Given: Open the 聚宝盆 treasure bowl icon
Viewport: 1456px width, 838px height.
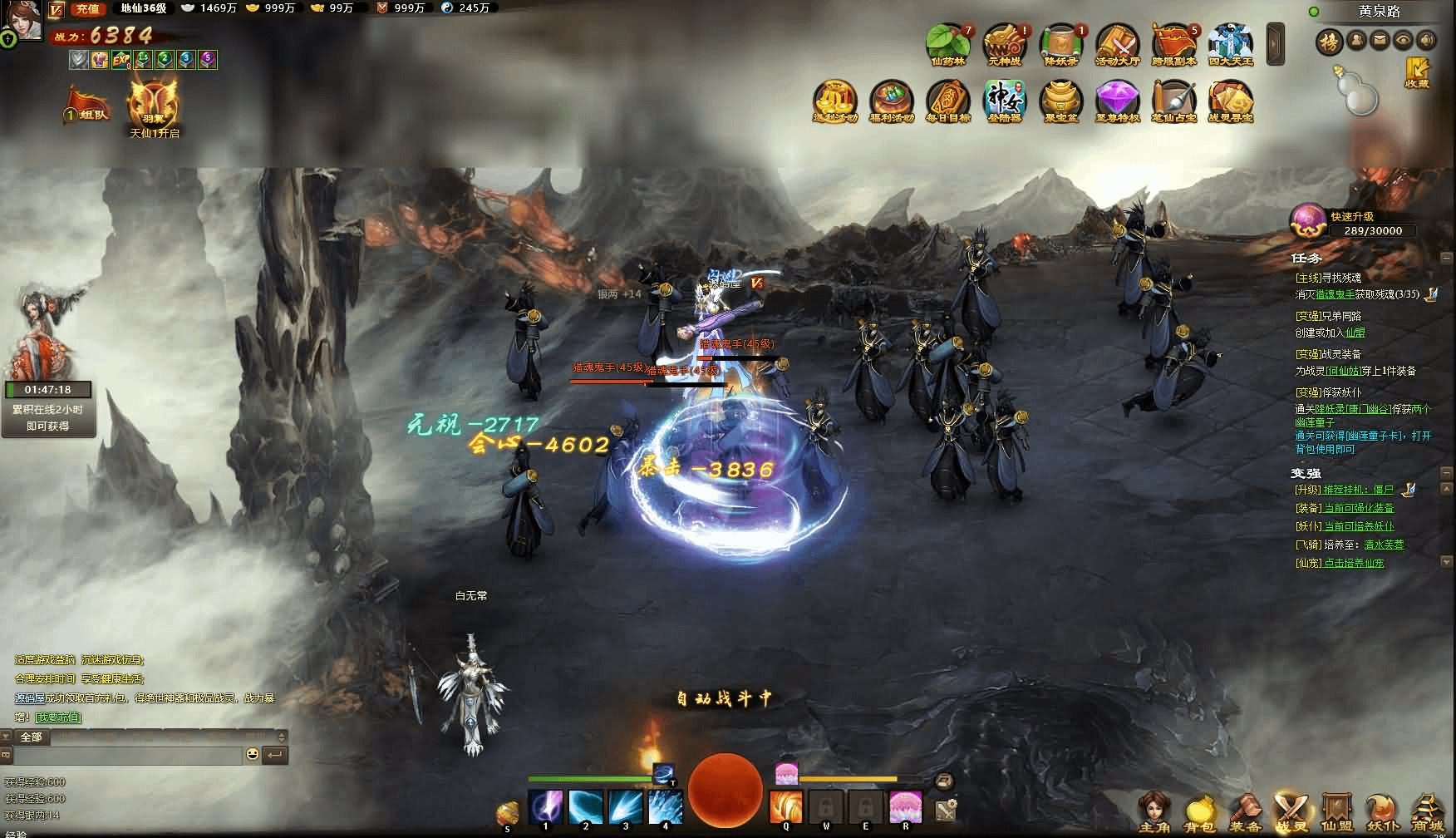Looking at the screenshot, I should 1060,101.
